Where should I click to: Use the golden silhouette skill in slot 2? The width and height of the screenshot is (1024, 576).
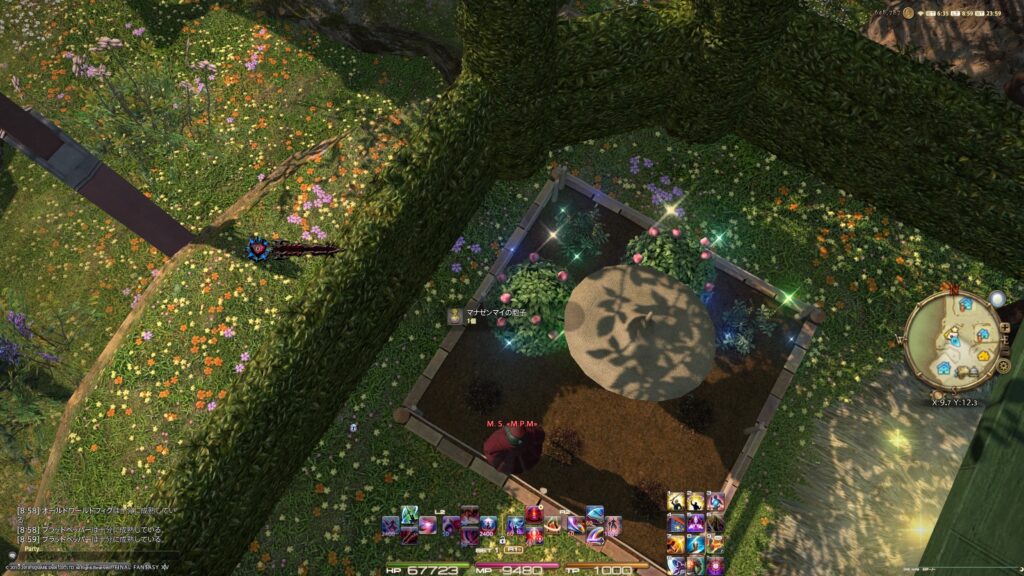tap(696, 501)
